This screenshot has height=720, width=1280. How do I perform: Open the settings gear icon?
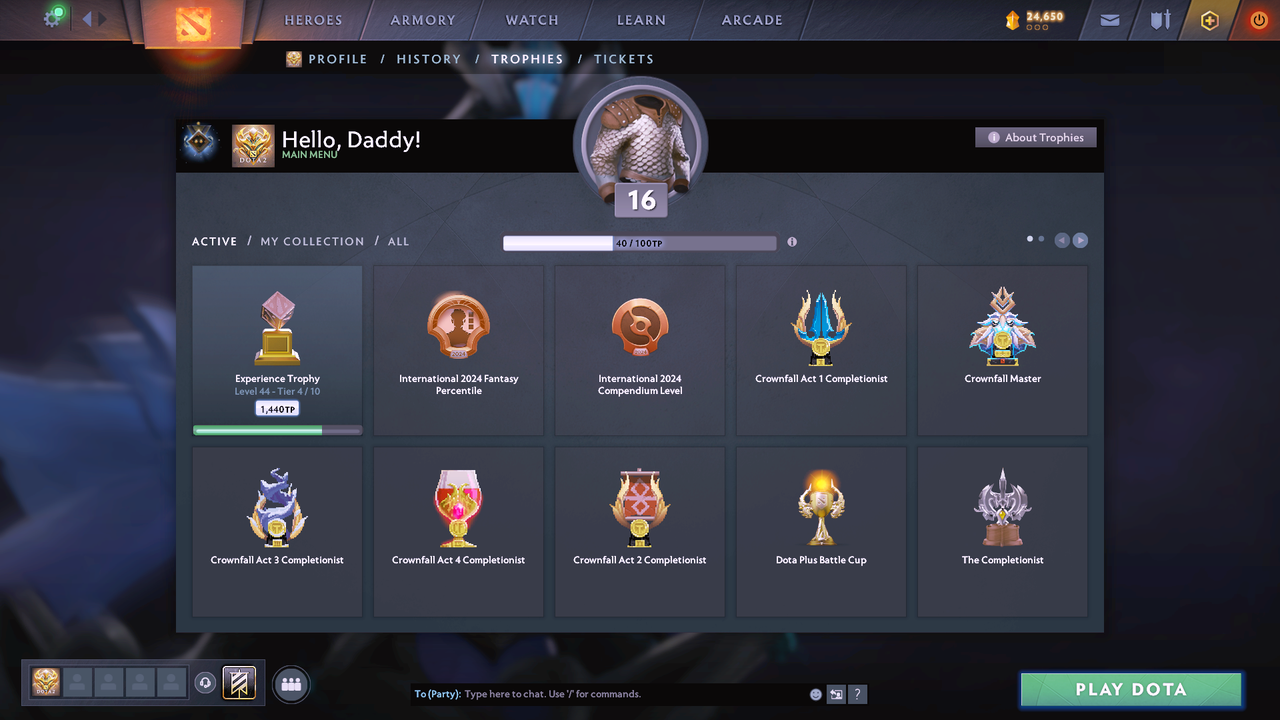53,18
